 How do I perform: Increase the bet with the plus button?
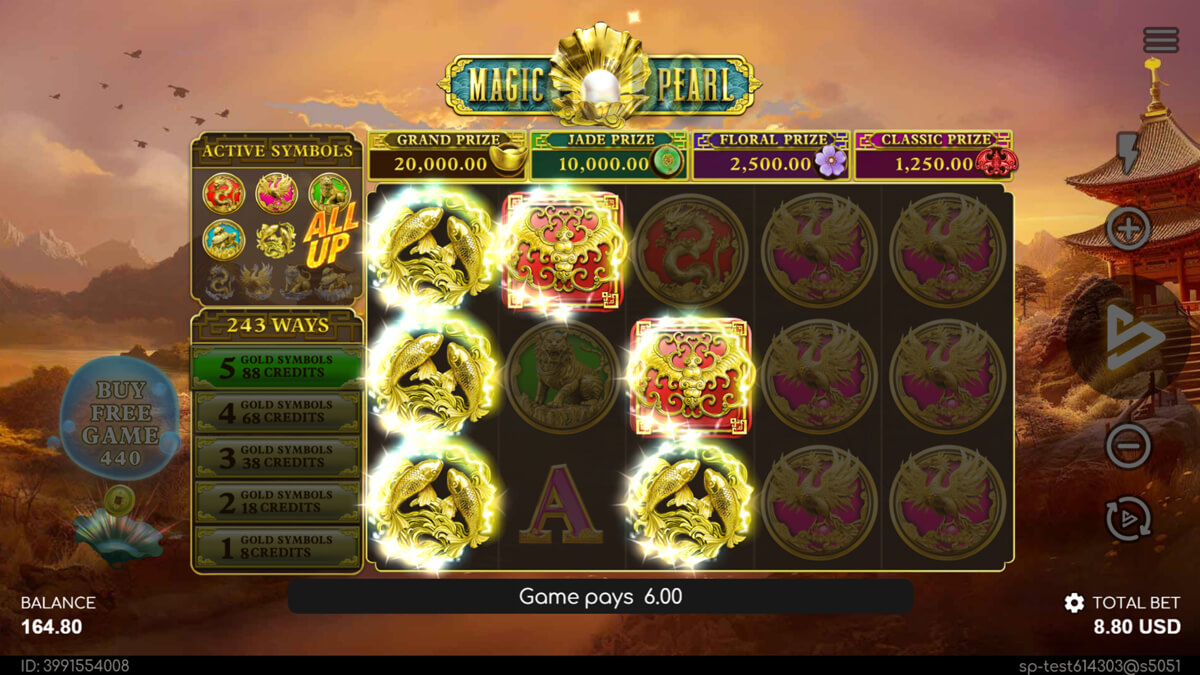(1128, 230)
